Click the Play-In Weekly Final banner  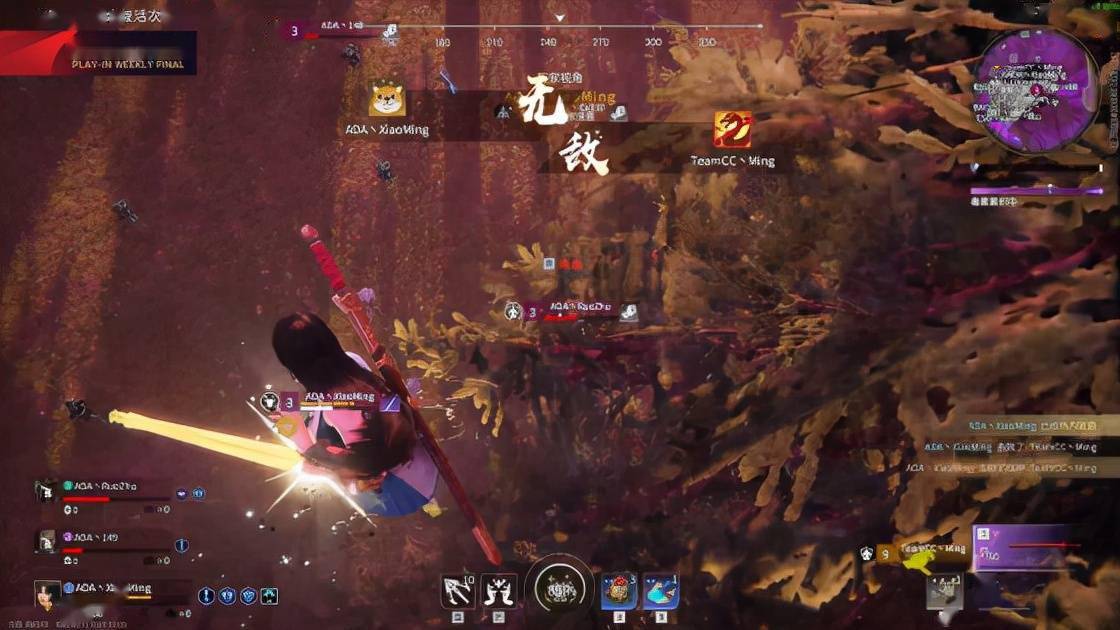(x=100, y=52)
